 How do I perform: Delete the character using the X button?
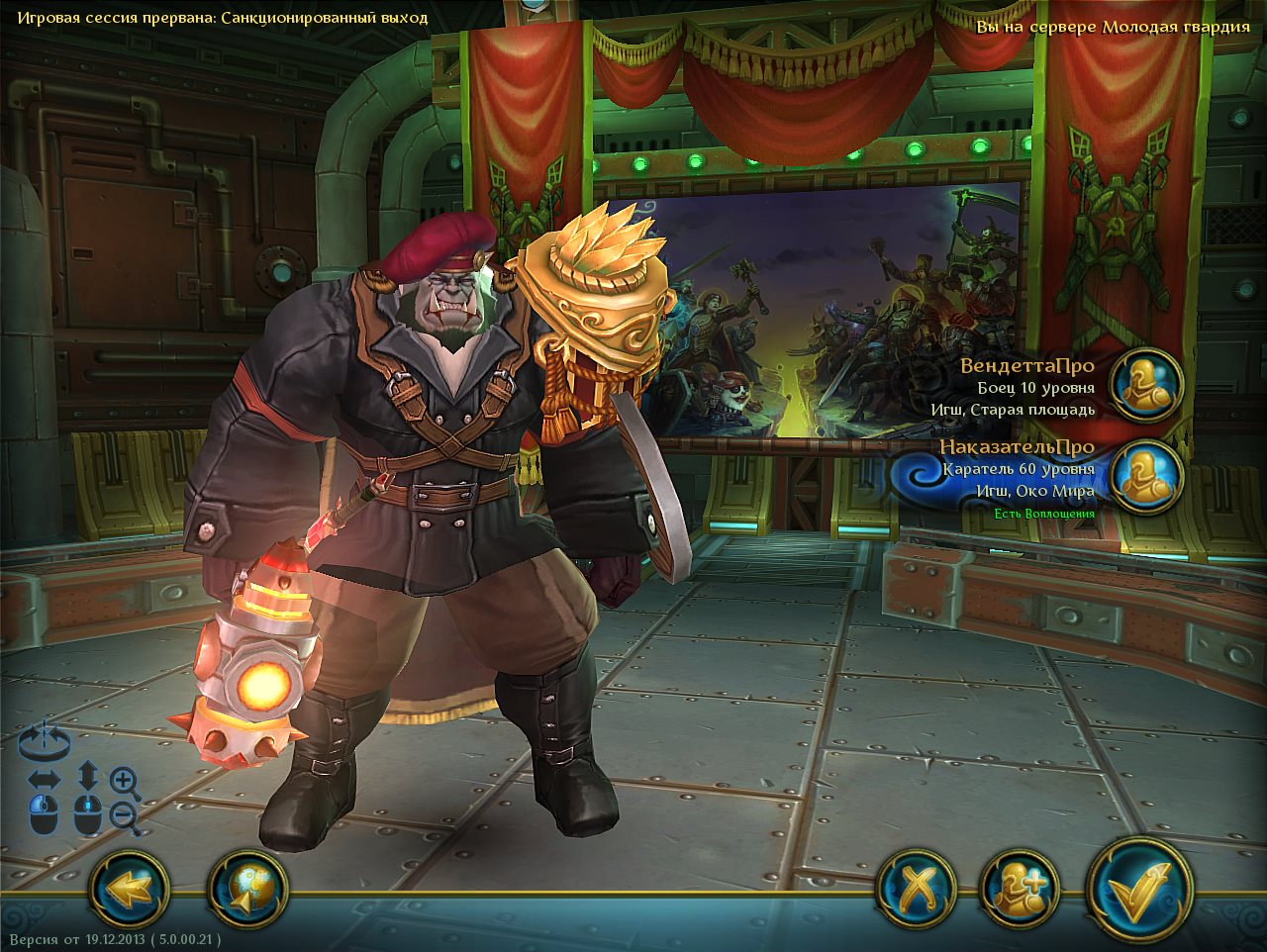pos(917,889)
